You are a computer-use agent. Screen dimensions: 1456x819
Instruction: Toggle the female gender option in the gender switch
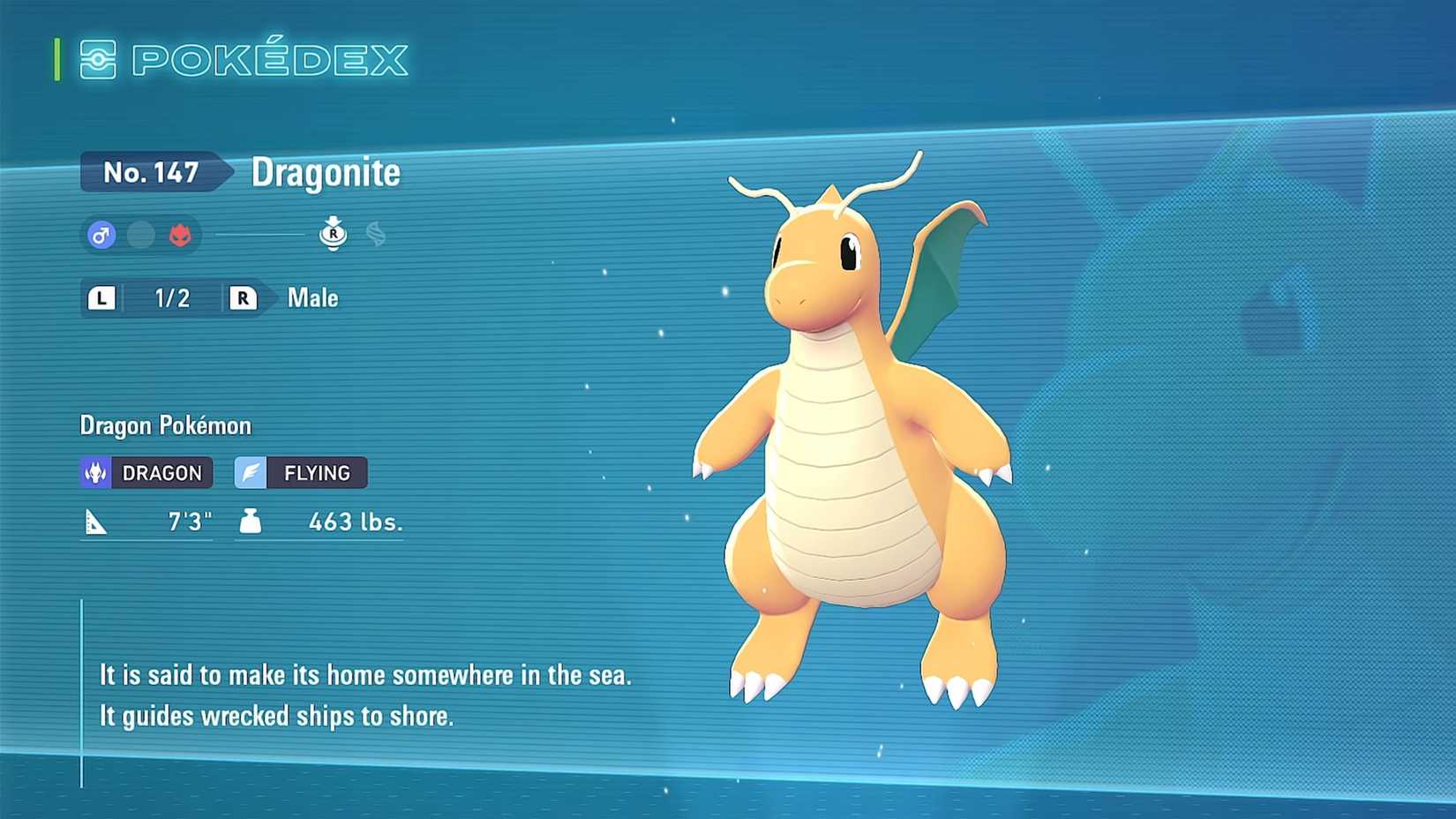[x=141, y=235]
